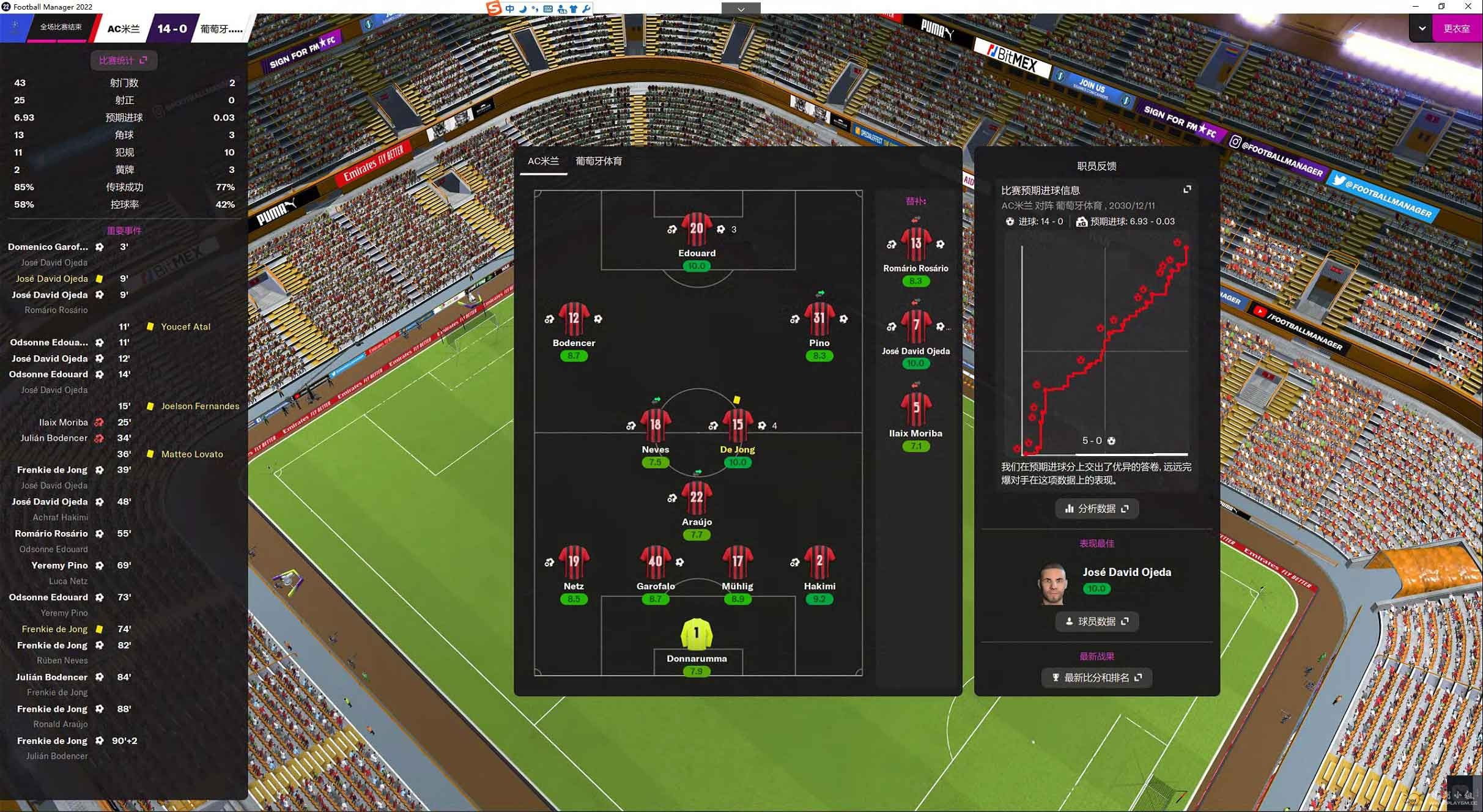Screen dimensions: 1483x812
Task: Minimize the game window
Action: coord(1415,6)
